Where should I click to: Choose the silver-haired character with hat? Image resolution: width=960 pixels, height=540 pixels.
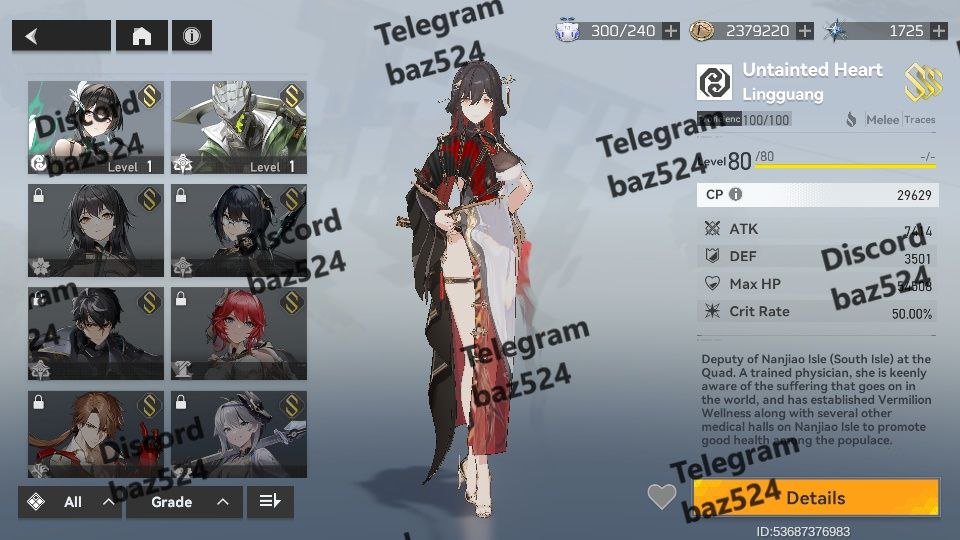(239, 435)
